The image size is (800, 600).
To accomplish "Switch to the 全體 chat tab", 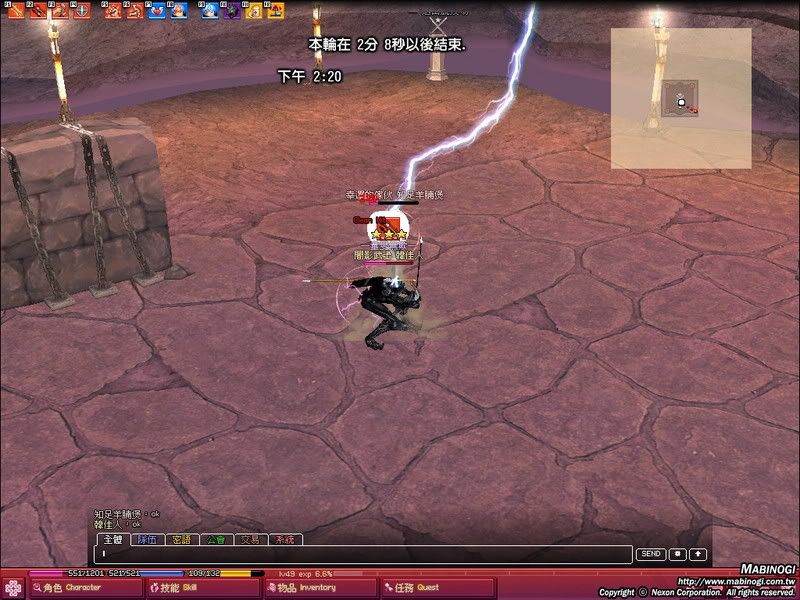I will point(114,540).
